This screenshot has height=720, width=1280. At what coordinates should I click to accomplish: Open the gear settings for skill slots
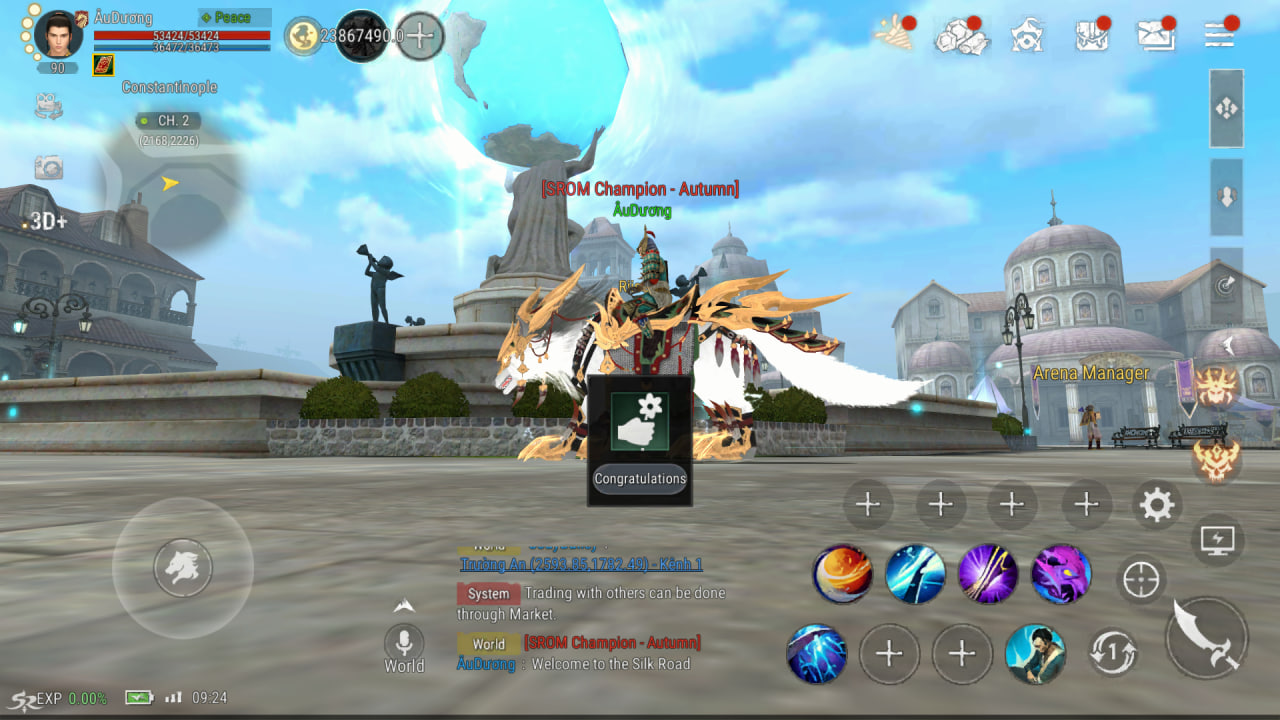[x=1156, y=505]
